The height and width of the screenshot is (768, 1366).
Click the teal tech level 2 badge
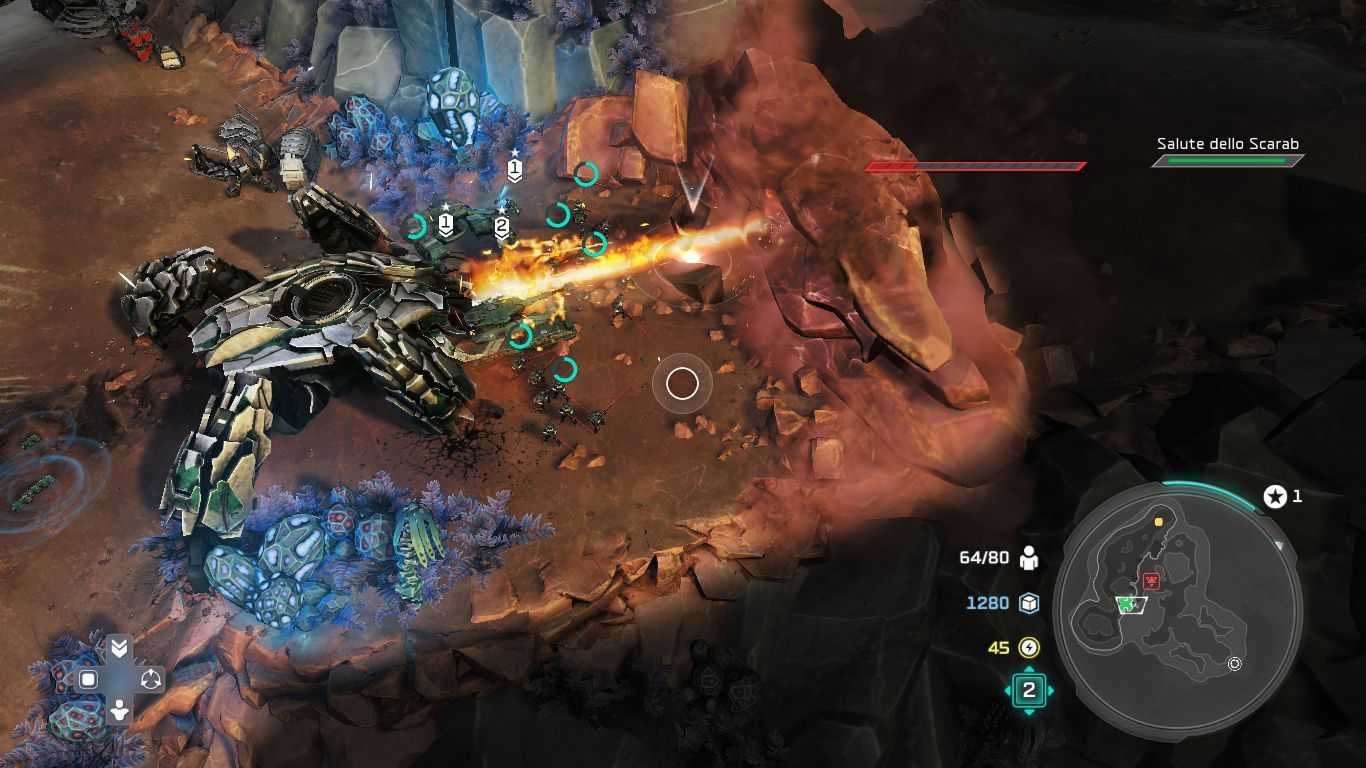click(x=1029, y=691)
